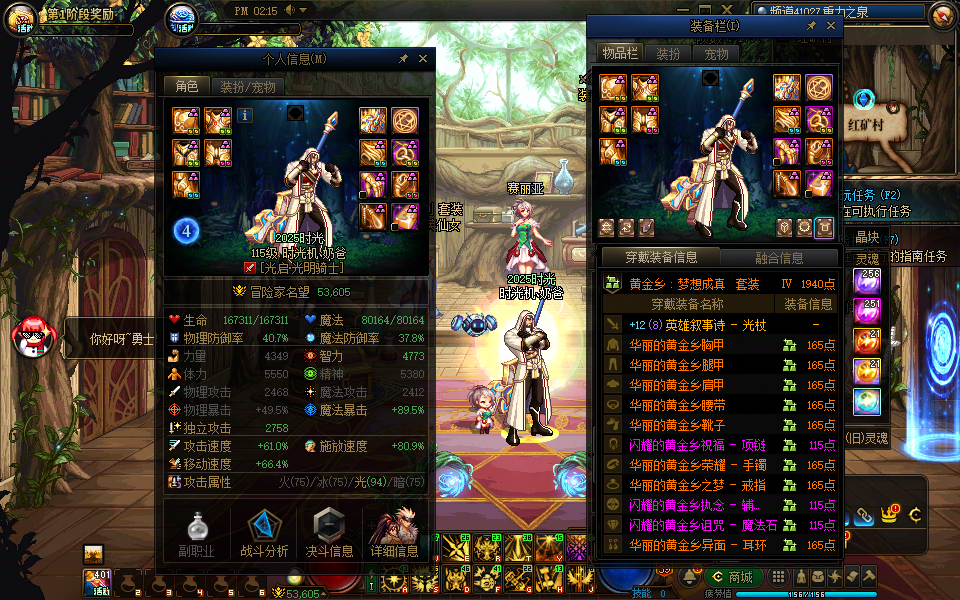Pin the 装备栏 equipment window

pyautogui.click(x=812, y=26)
